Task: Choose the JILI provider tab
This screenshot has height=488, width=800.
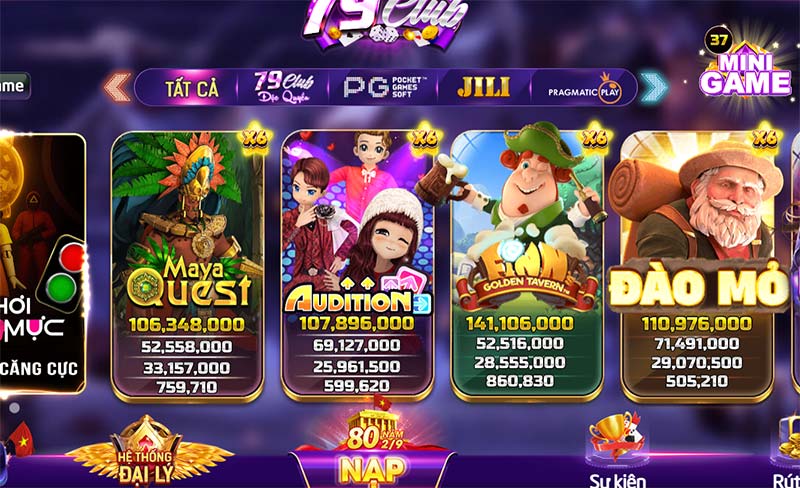Action: coord(483,87)
